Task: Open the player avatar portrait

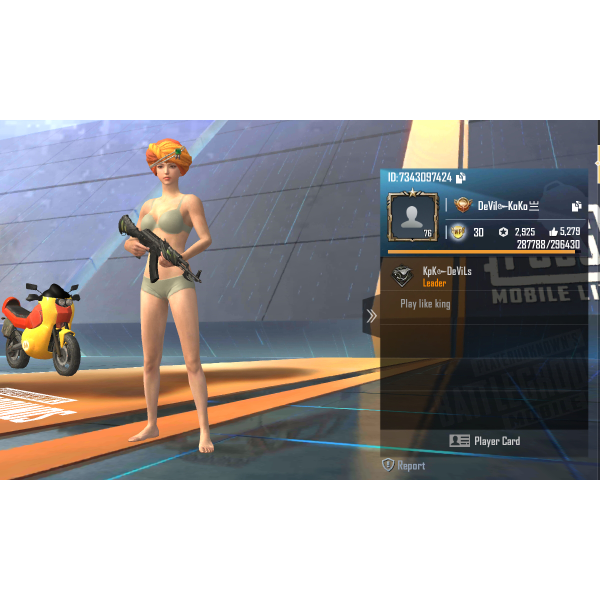Action: 412,217
